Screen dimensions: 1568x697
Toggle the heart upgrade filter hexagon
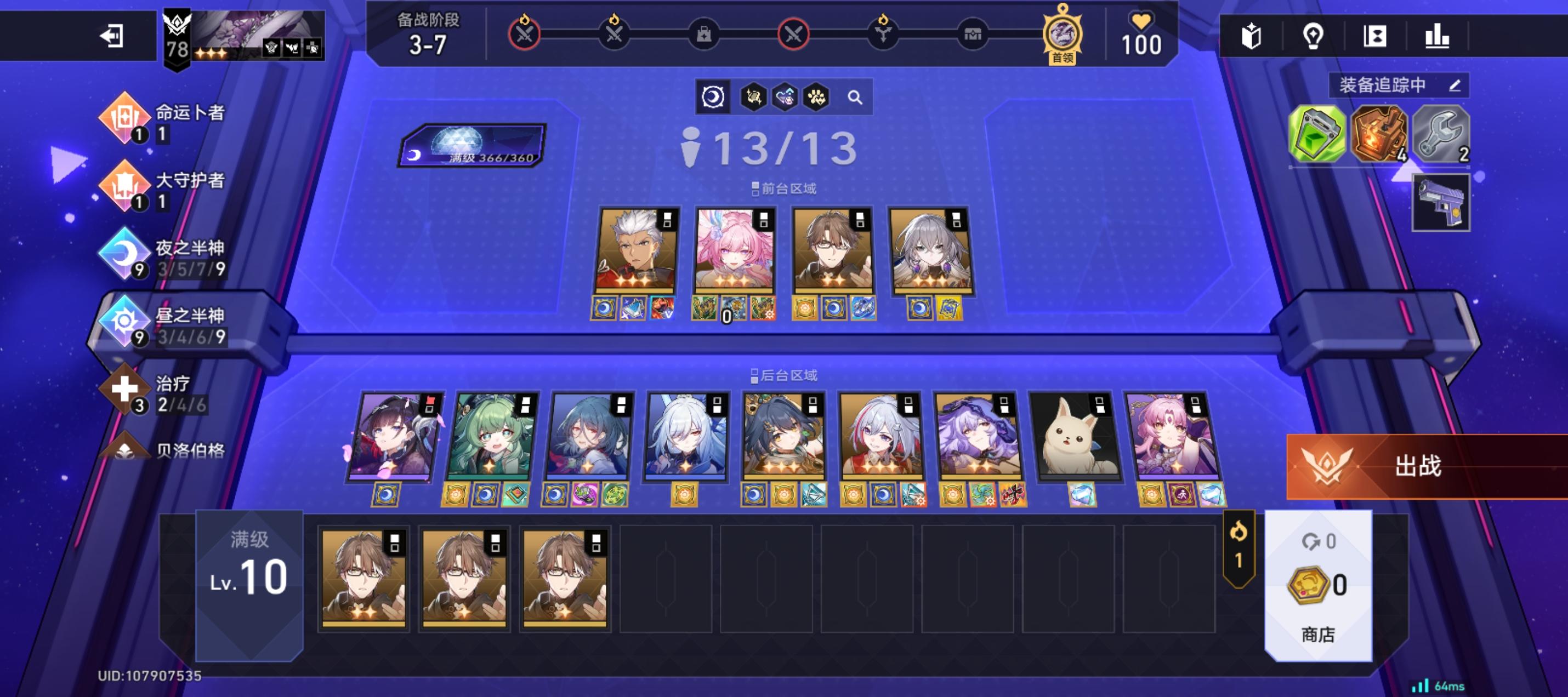(x=786, y=98)
